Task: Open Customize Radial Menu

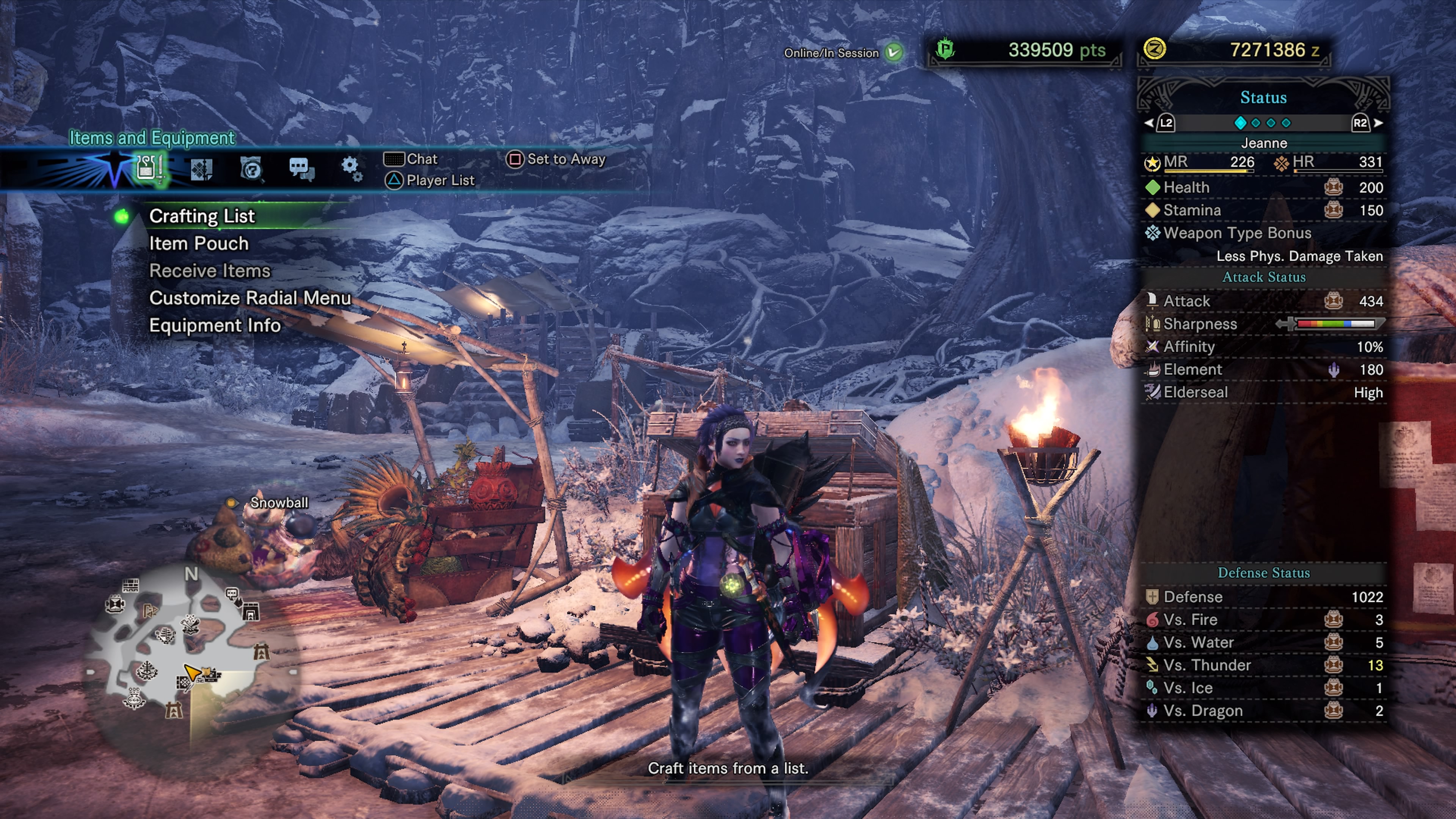Action: [250, 298]
